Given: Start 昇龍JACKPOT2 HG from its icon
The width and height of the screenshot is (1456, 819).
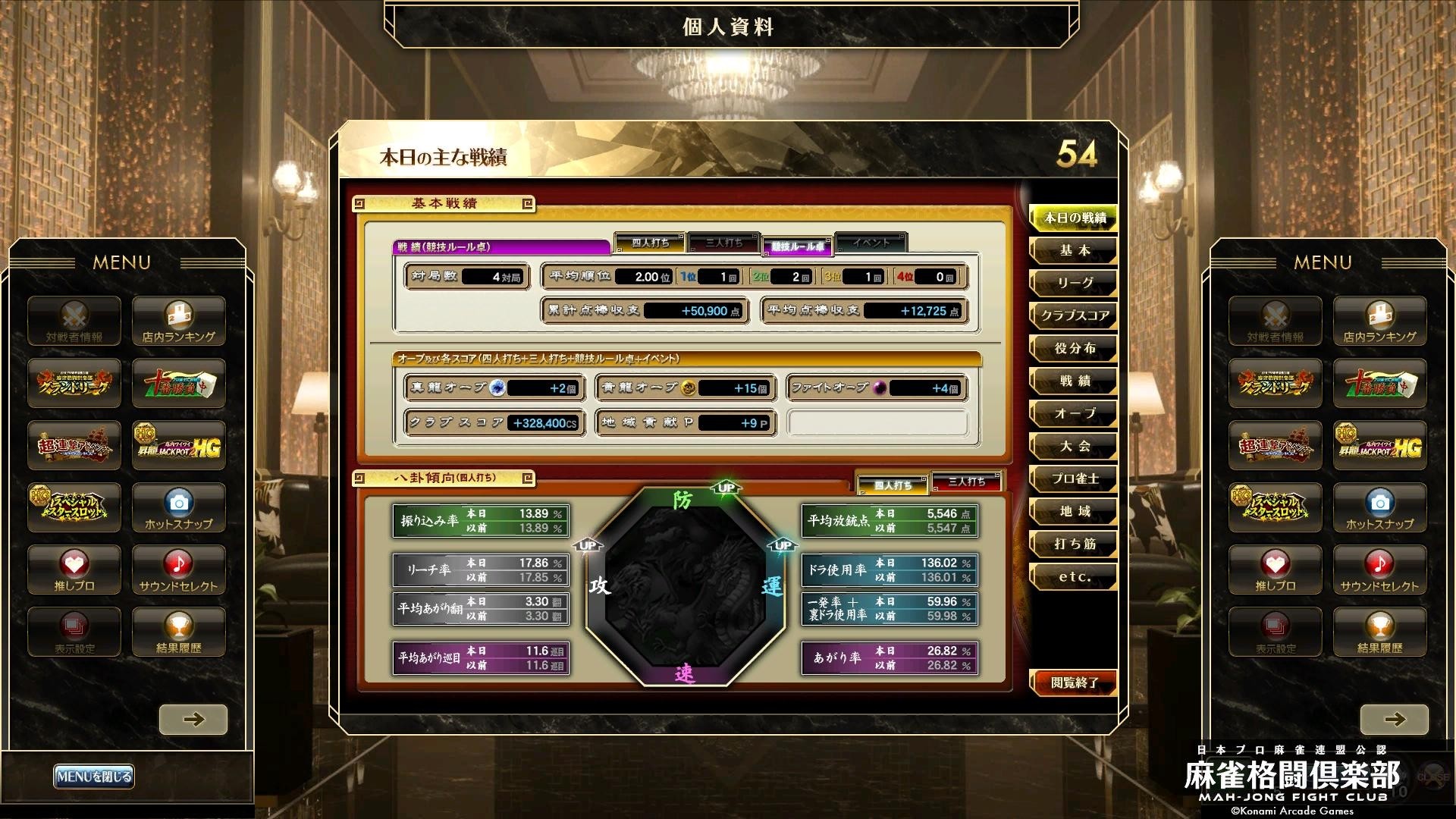Looking at the screenshot, I should point(178,446).
